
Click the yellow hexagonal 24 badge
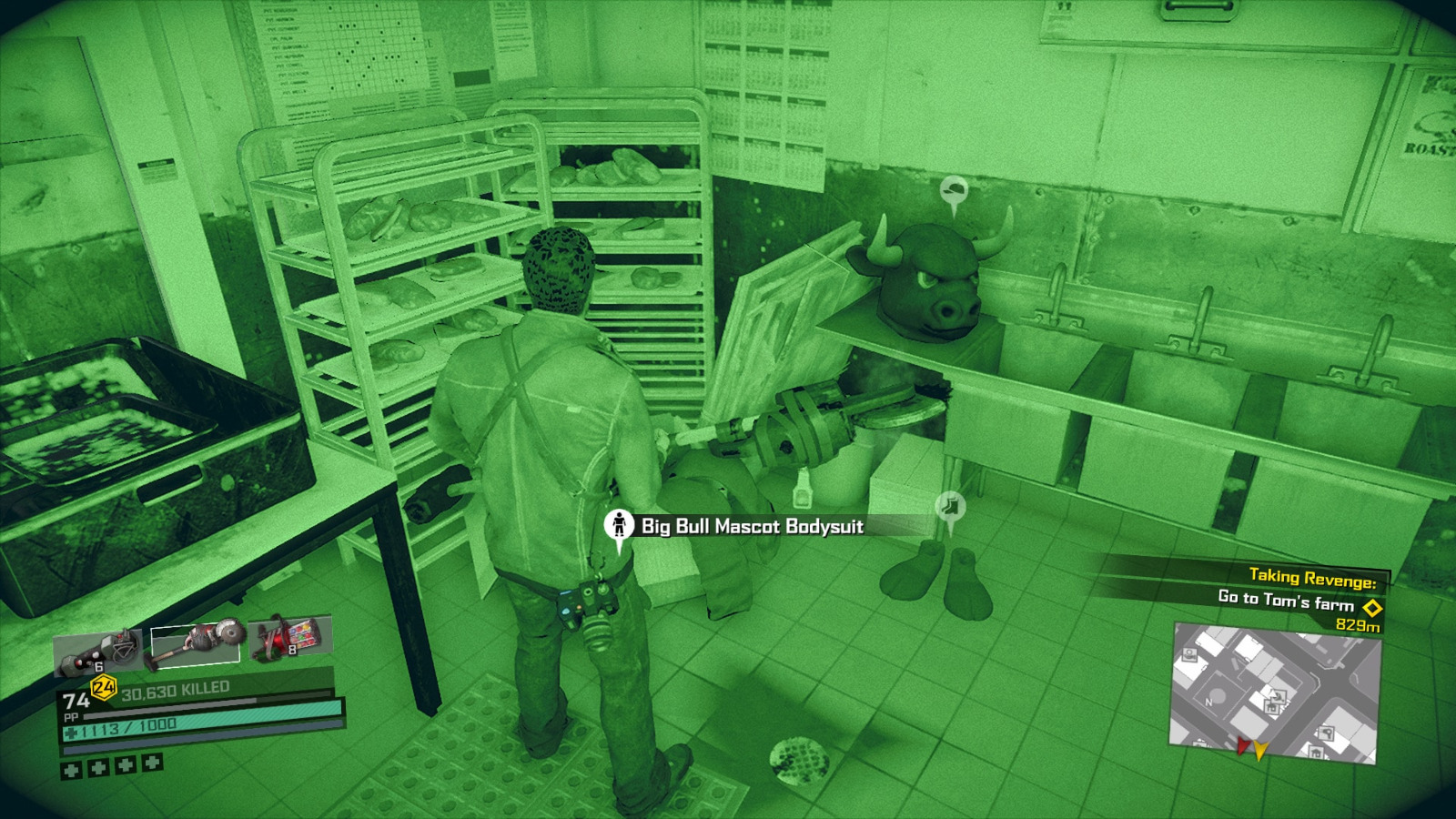click(x=103, y=686)
